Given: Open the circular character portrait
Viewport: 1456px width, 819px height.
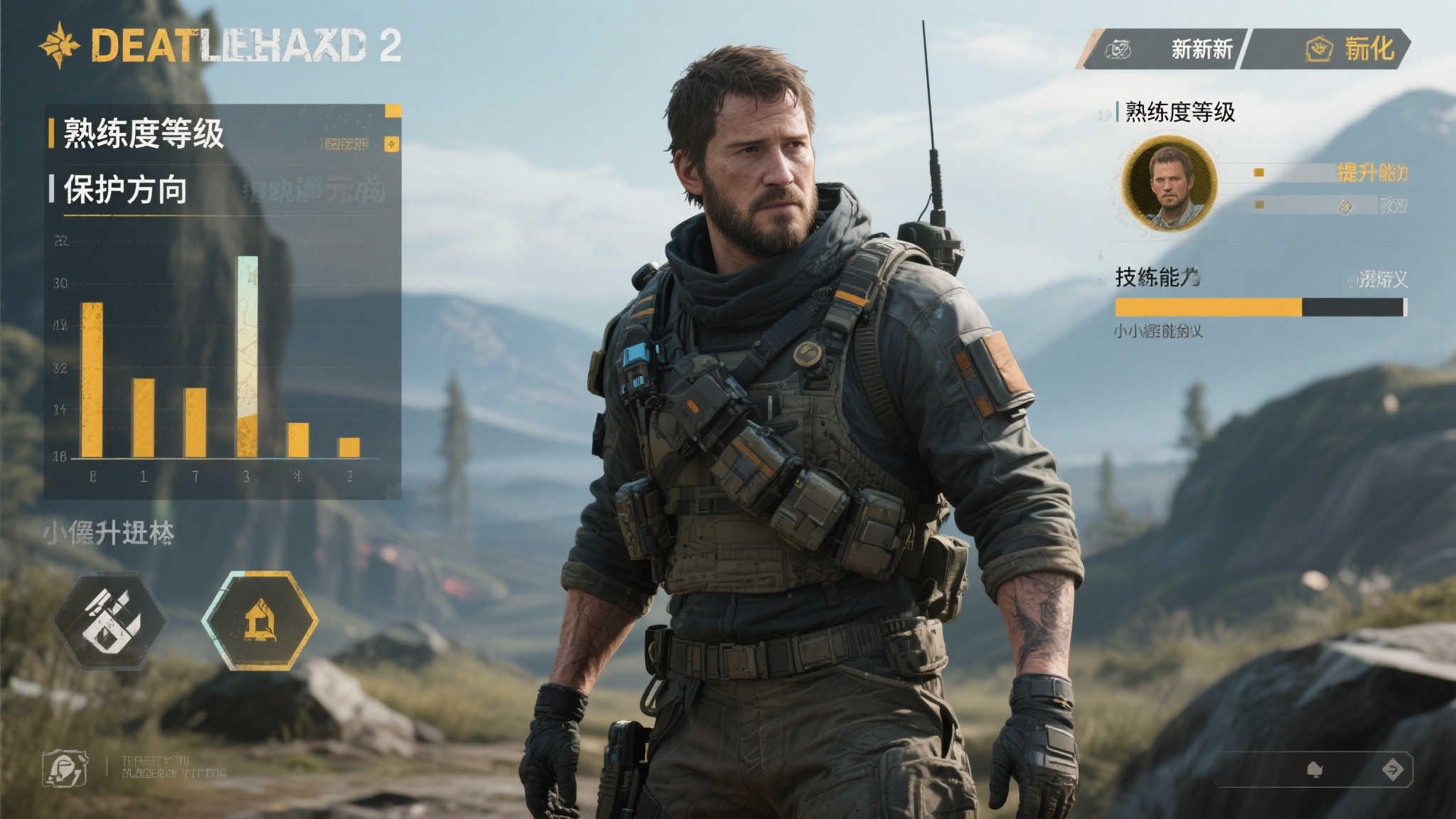Looking at the screenshot, I should pos(1170,183).
